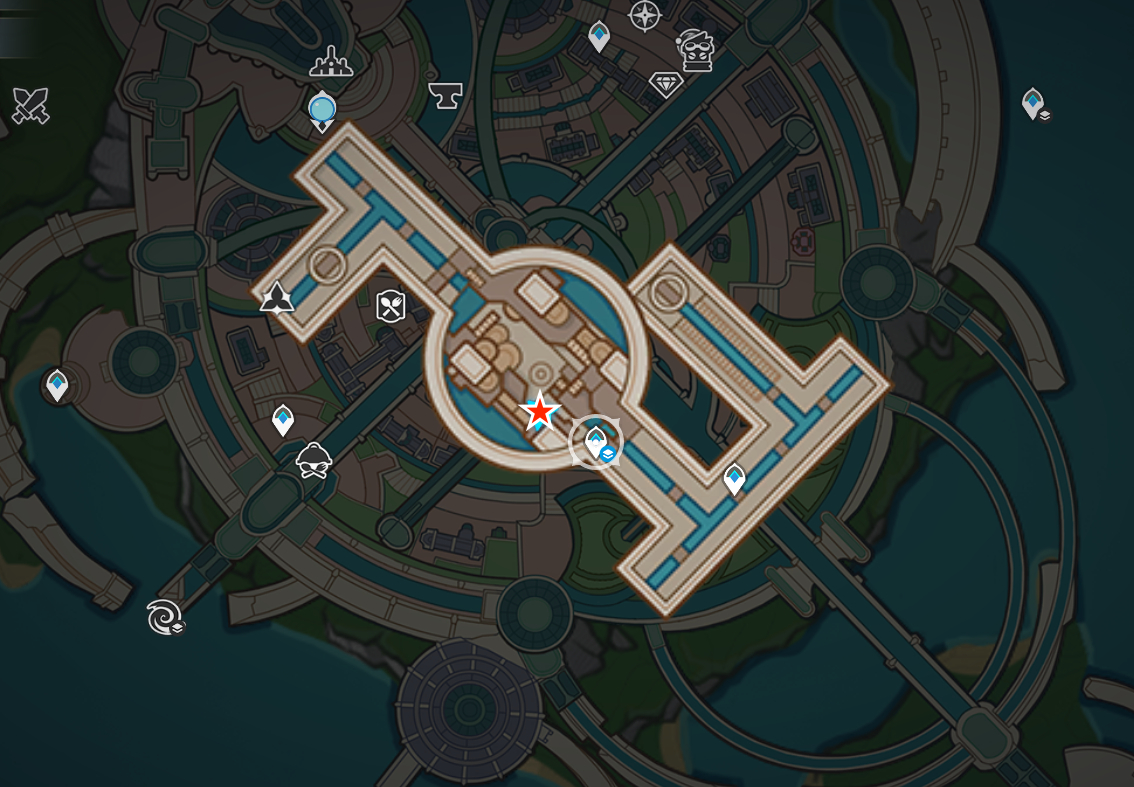
Task: Click the hat-wearing character portrait marker
Action: 314,460
